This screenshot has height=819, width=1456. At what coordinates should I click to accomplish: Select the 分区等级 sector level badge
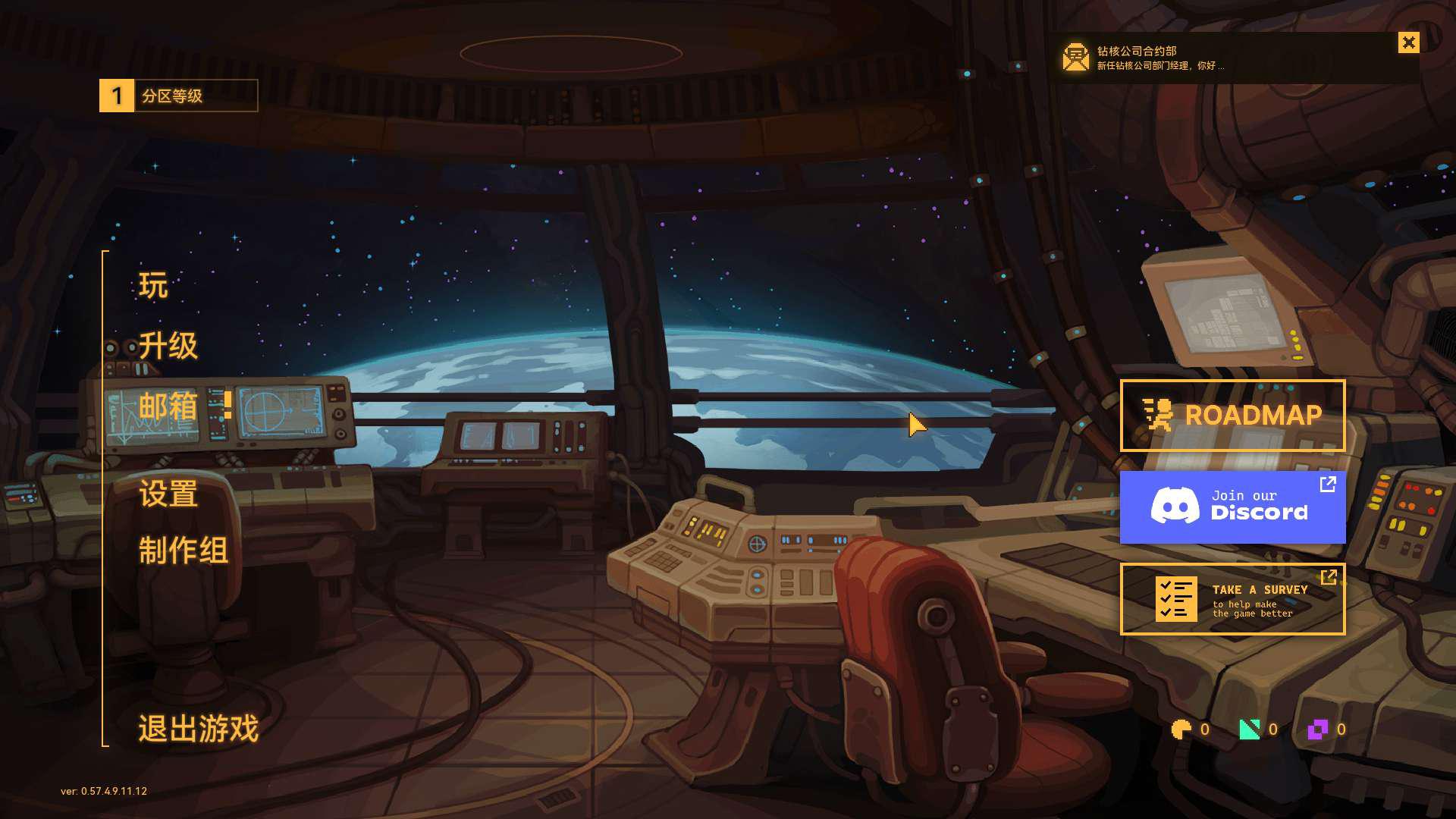pyautogui.click(x=178, y=96)
